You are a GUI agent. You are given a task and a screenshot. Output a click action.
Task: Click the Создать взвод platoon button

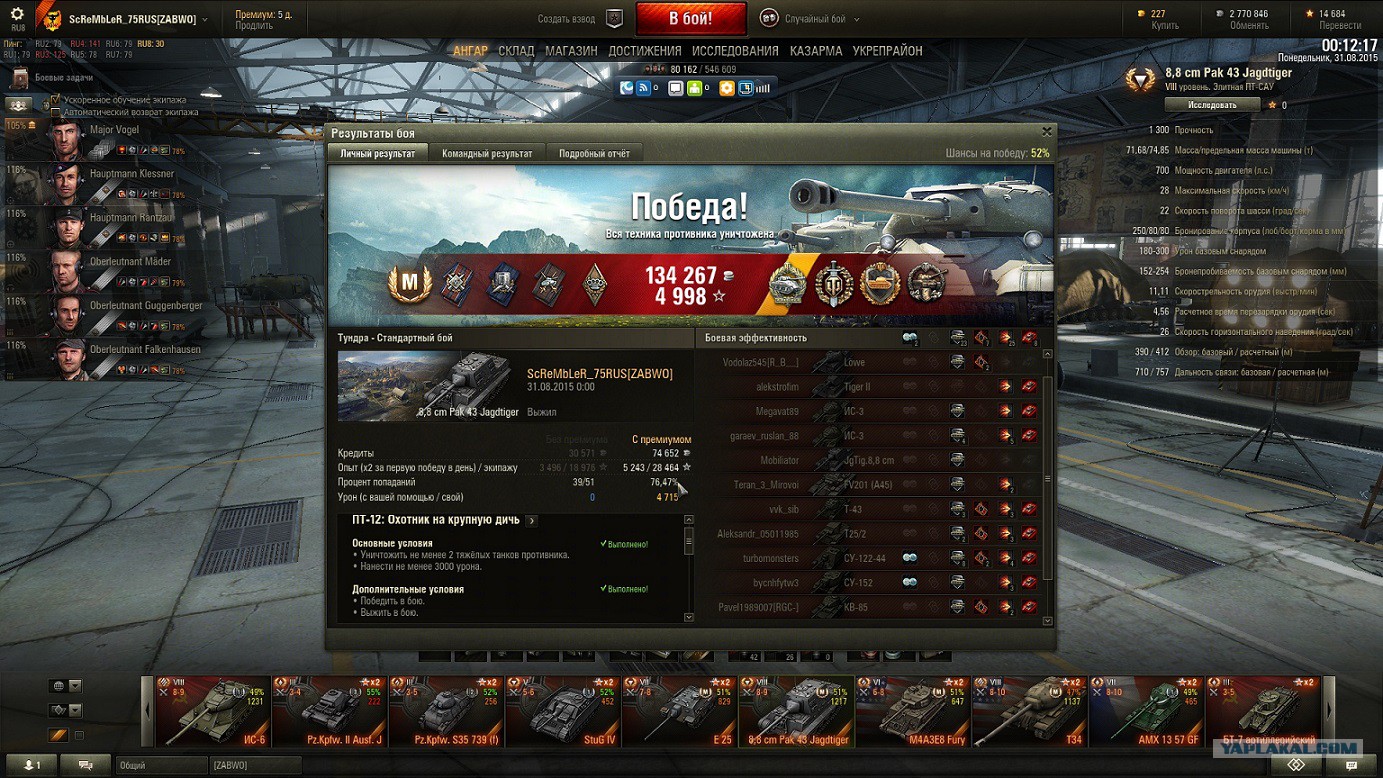point(579,19)
